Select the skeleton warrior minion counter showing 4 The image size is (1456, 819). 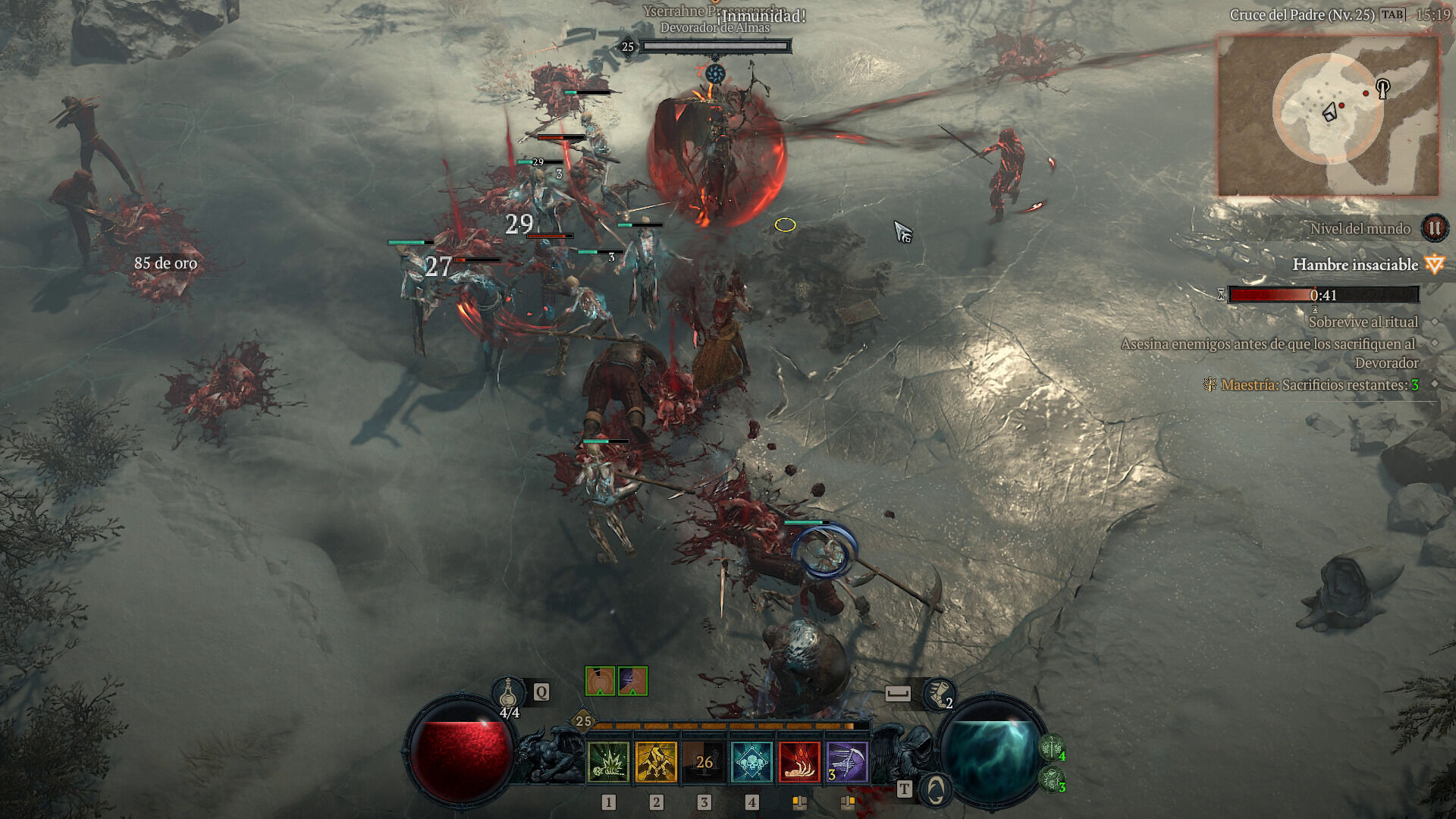click(1050, 749)
